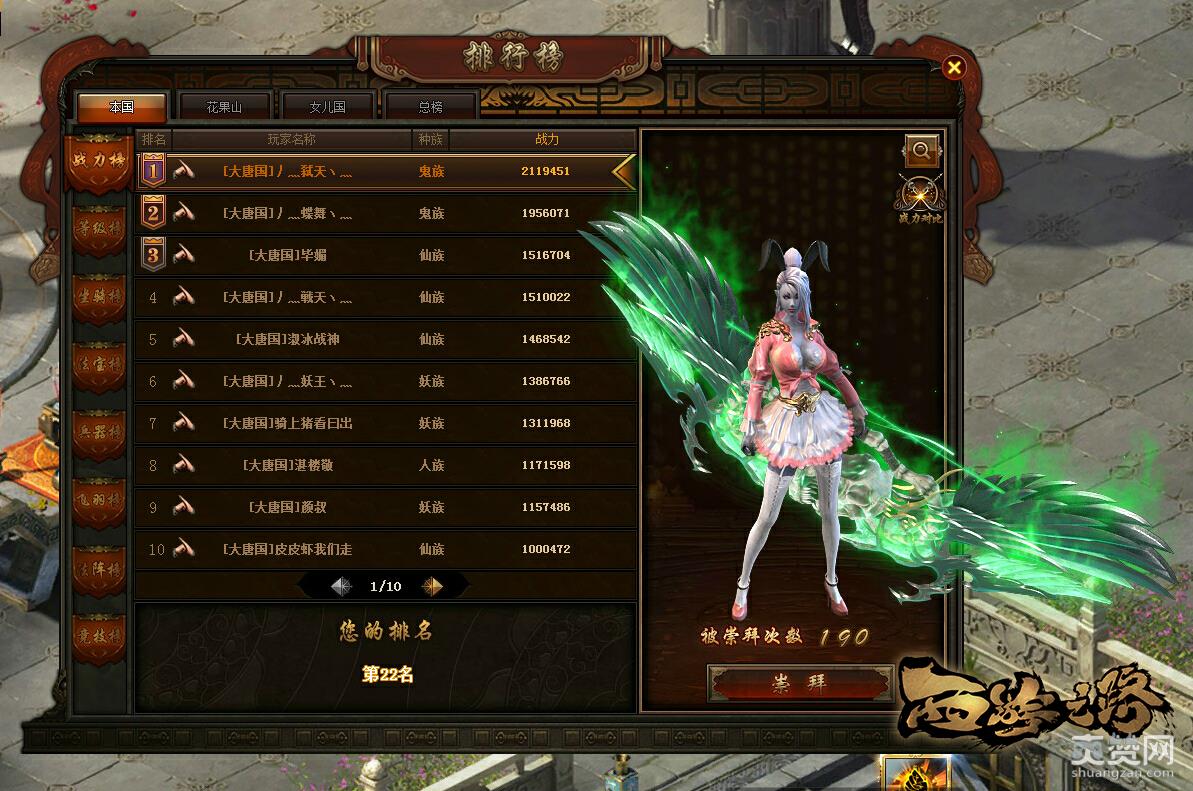Viewport: 1193px width, 791px height.
Task: Select the 女儿国 tab
Action: [327, 107]
